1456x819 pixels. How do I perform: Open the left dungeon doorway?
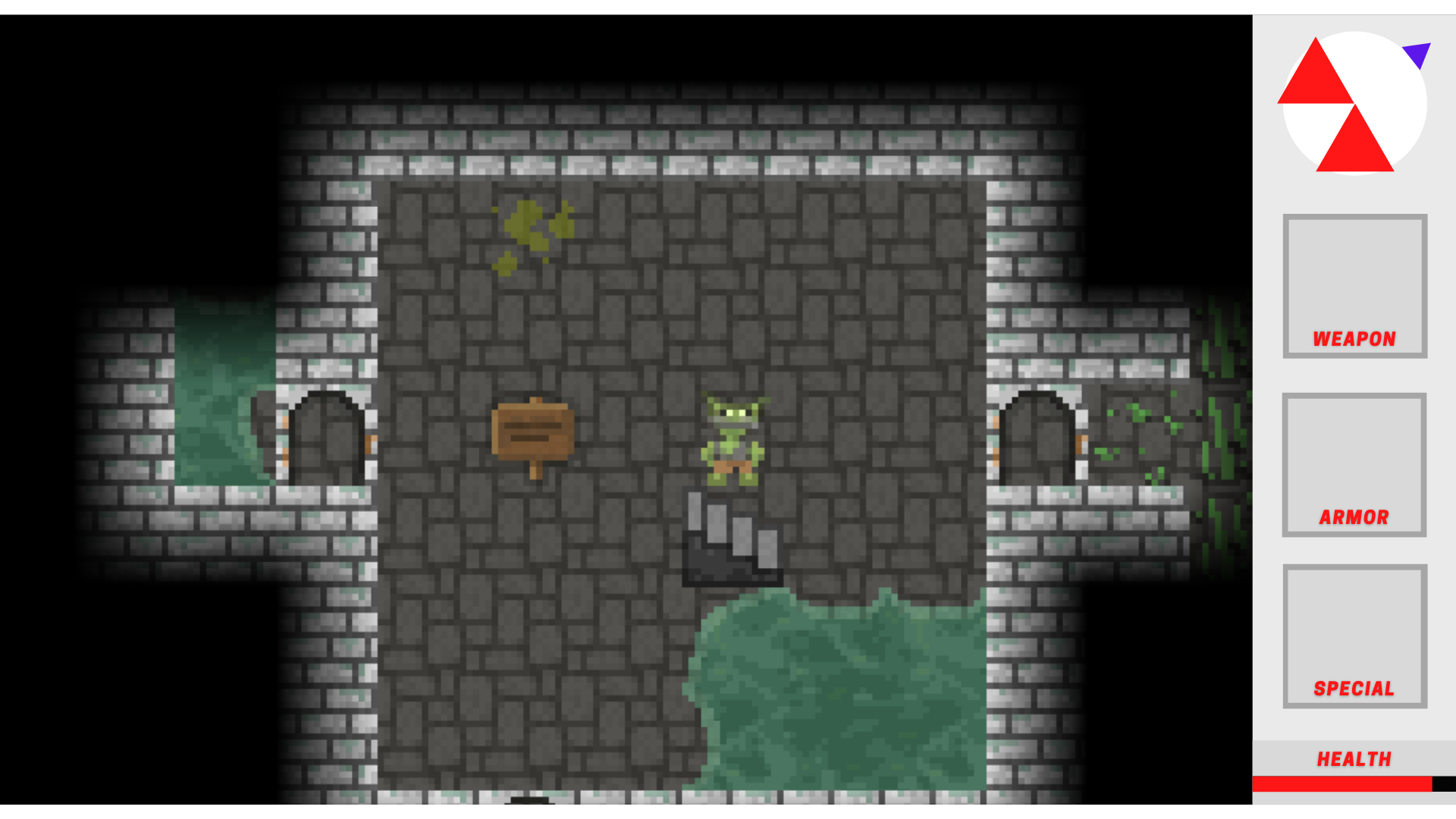coord(326,440)
